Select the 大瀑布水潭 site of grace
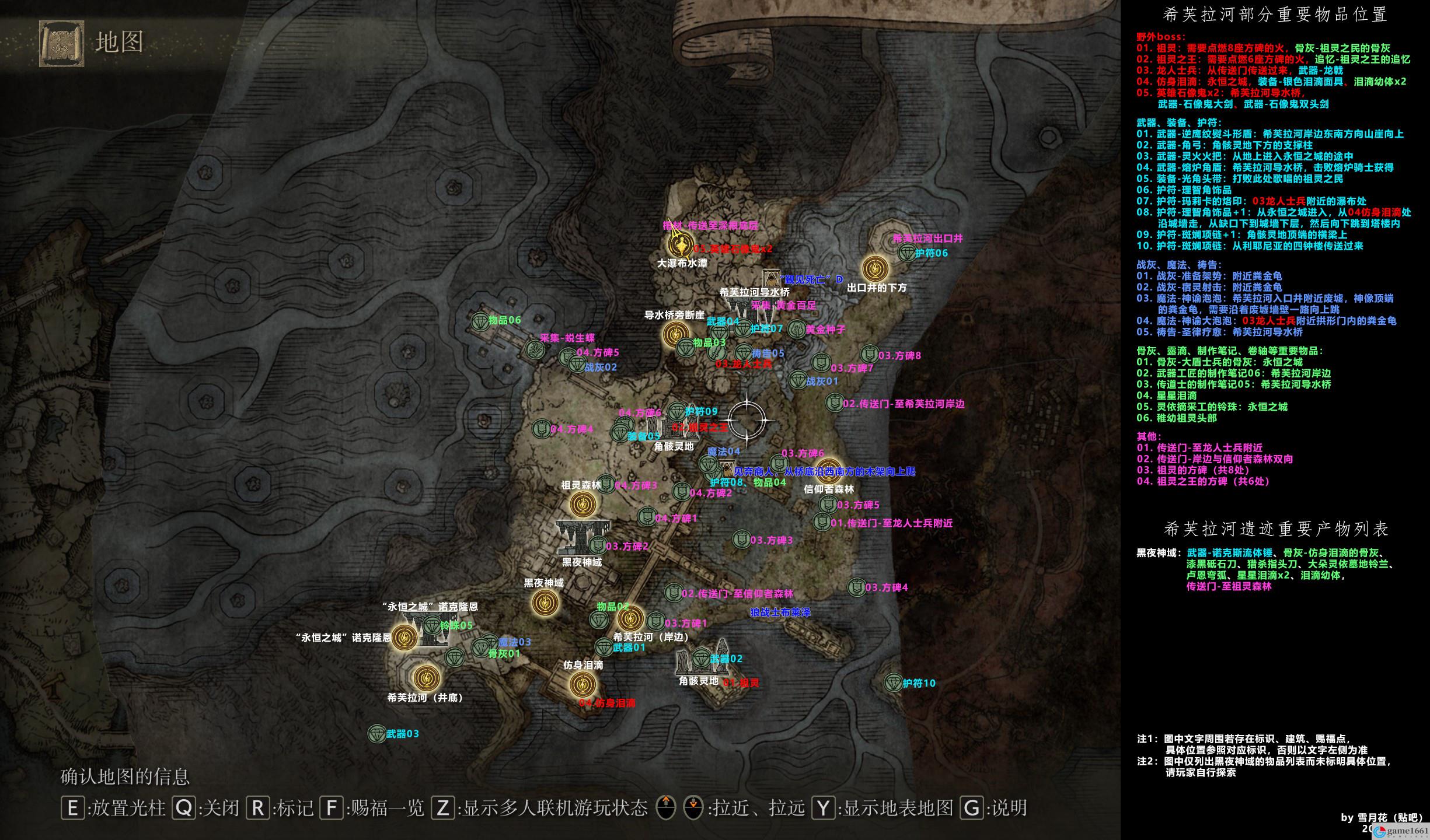This screenshot has height=840, width=1430. (679, 244)
